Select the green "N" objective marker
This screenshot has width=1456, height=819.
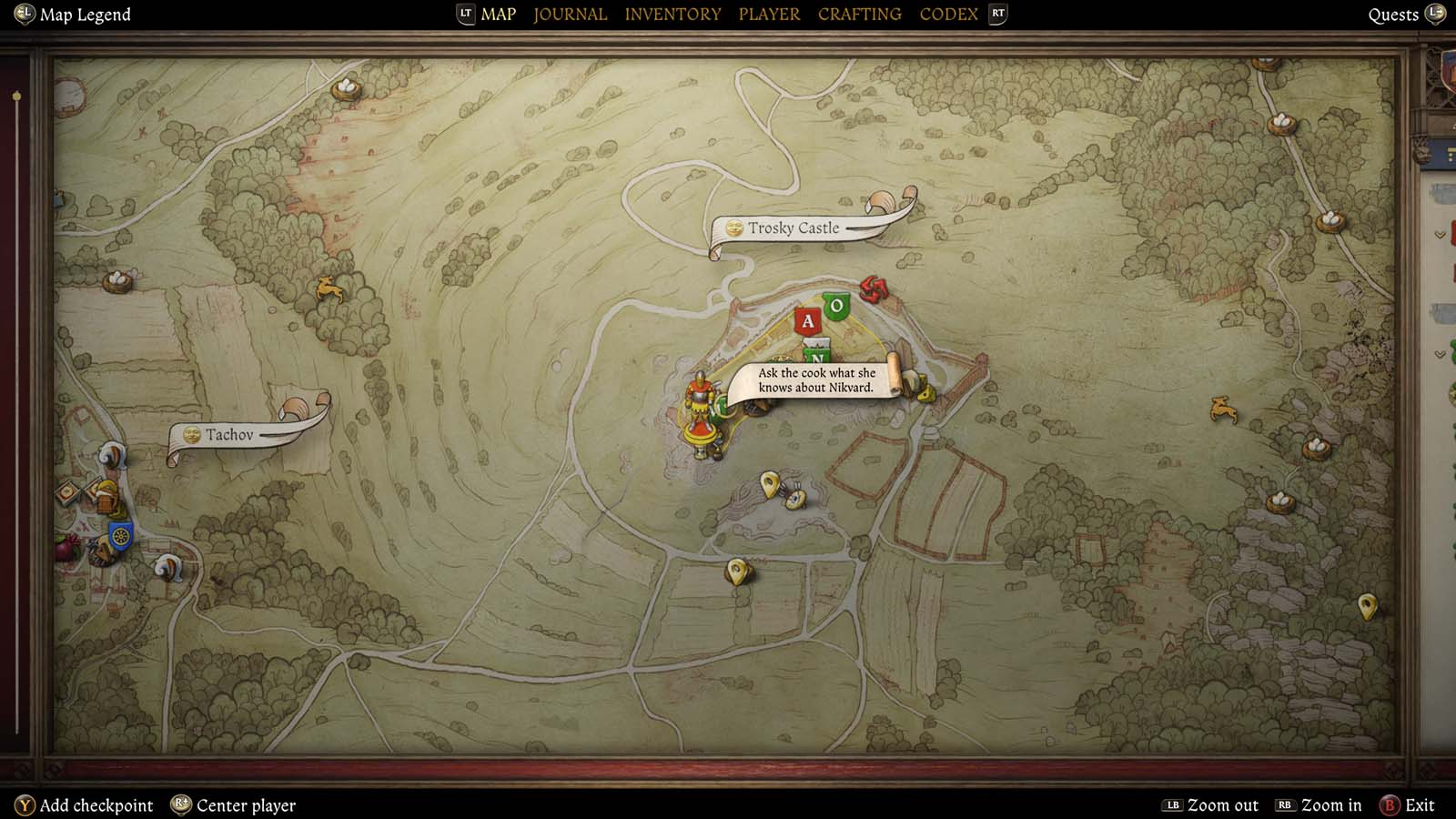pyautogui.click(x=819, y=359)
